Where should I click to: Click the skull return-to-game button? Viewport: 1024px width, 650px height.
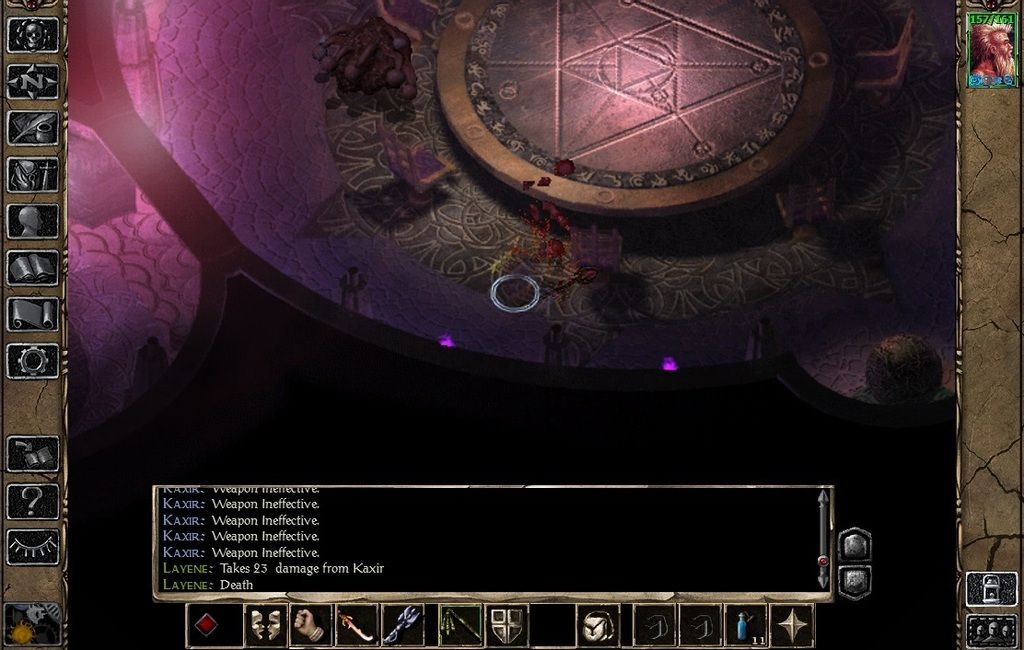pyautogui.click(x=33, y=34)
